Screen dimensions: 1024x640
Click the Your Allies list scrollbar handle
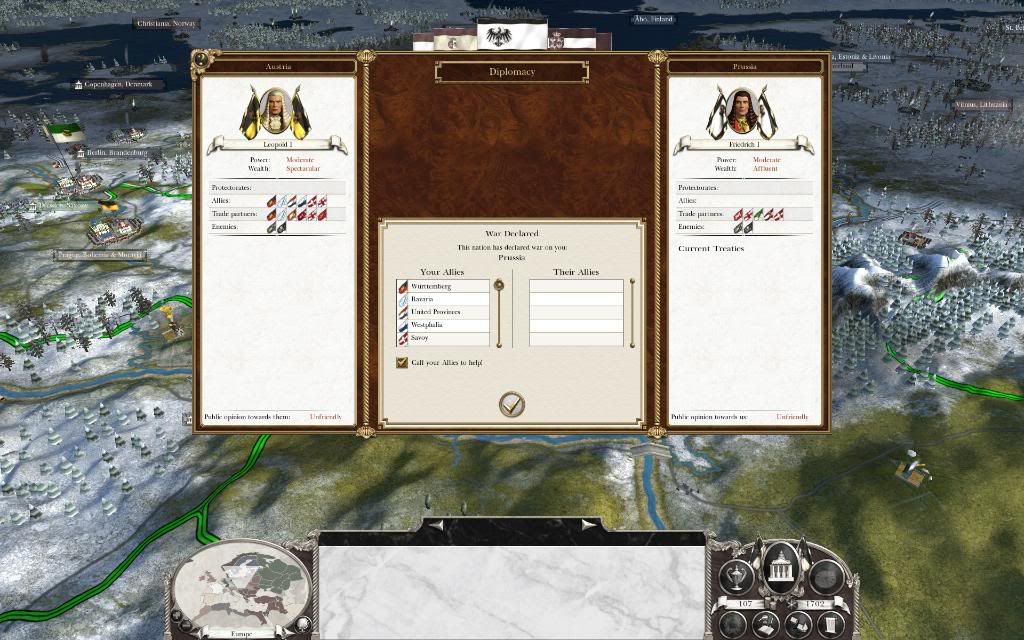coord(498,287)
